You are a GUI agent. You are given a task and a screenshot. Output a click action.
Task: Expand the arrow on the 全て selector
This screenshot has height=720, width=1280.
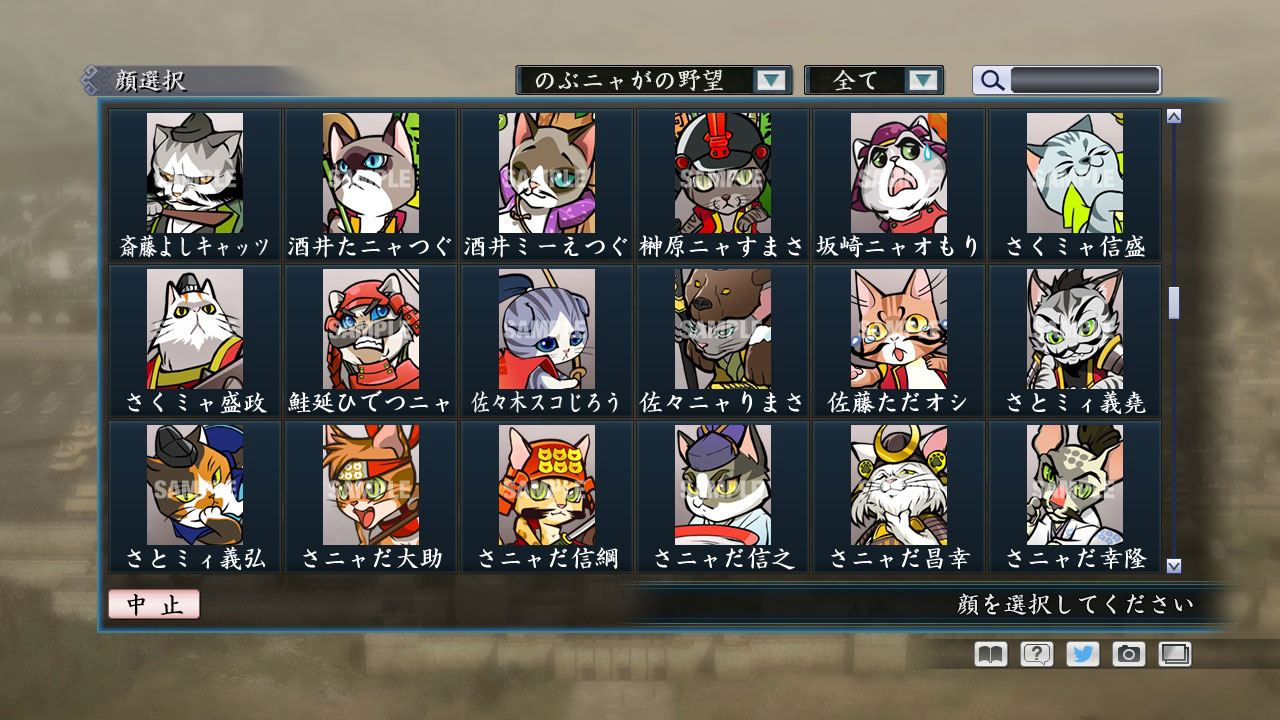coord(925,80)
